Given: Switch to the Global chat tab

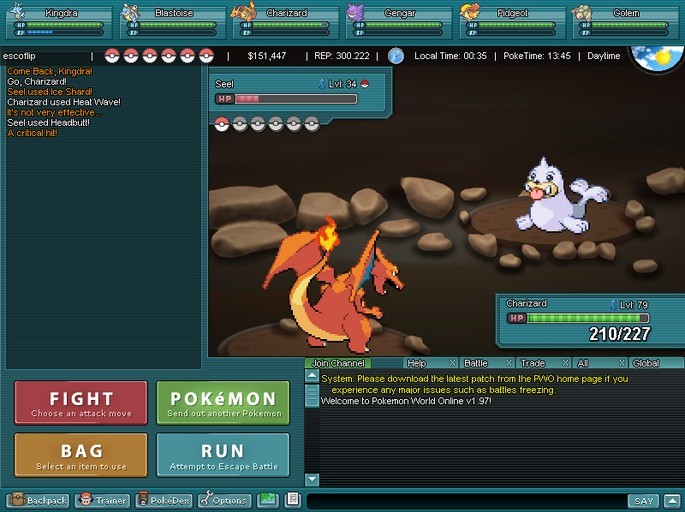Looking at the screenshot, I should [x=646, y=363].
